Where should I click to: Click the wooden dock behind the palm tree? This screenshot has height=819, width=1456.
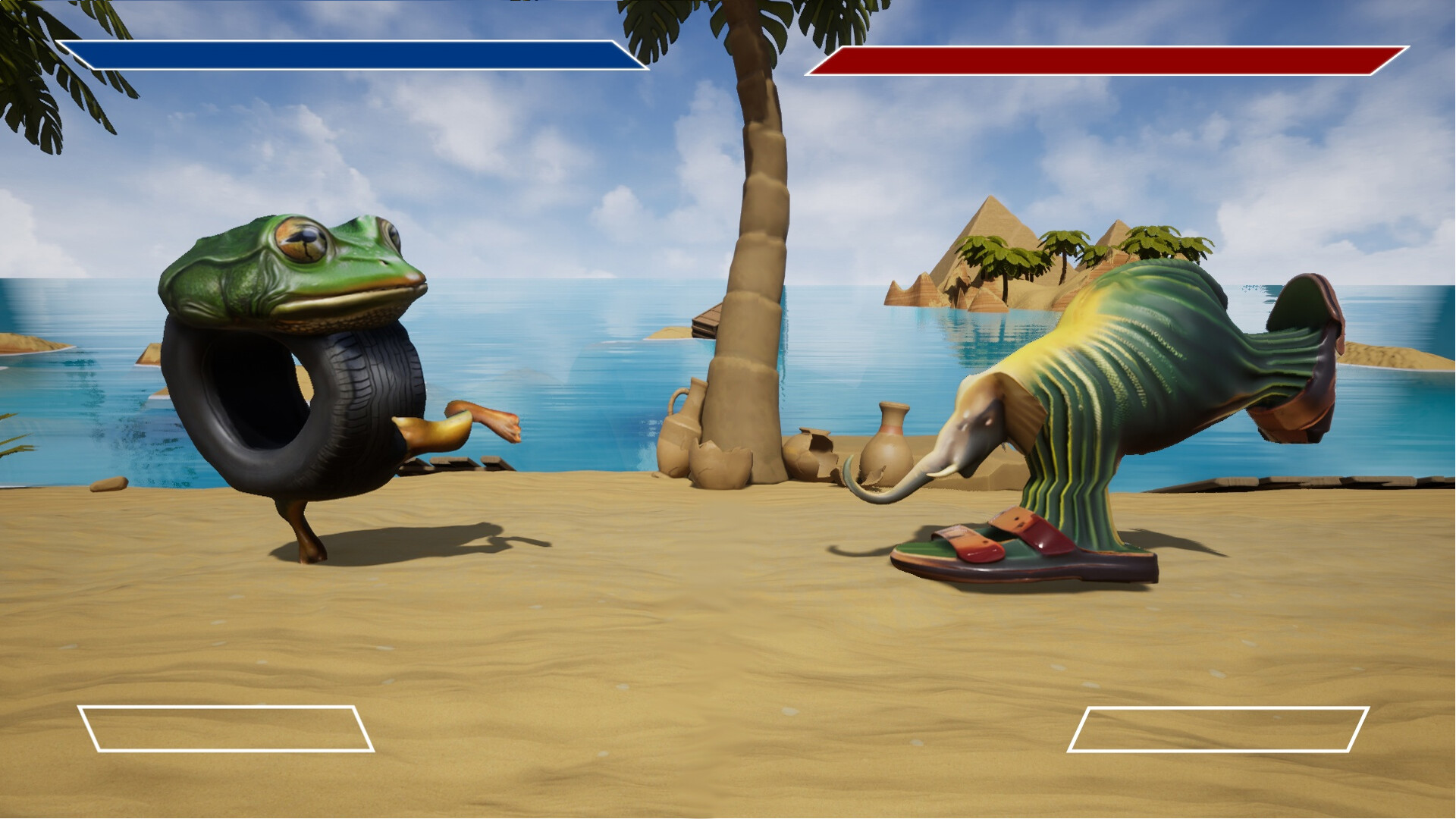coord(705,318)
